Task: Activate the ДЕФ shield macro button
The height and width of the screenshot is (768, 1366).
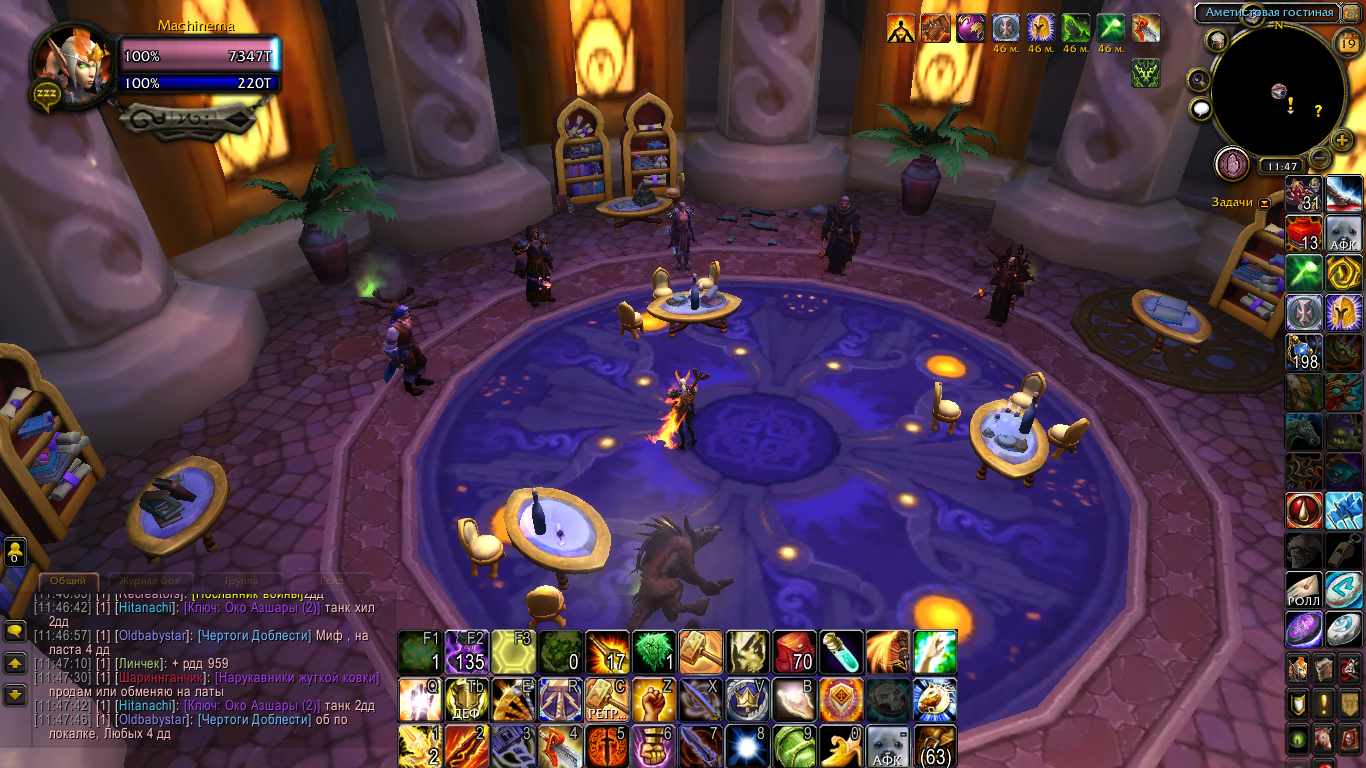Action: pyautogui.click(x=467, y=699)
